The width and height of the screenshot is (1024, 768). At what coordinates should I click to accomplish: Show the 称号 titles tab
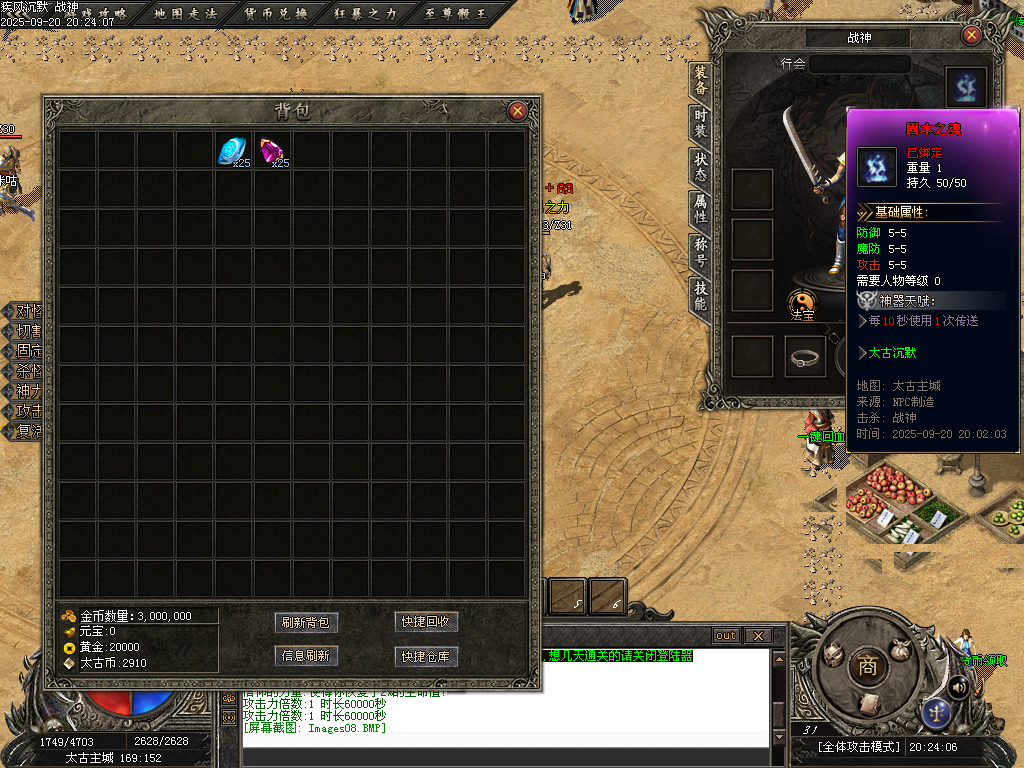(x=701, y=253)
